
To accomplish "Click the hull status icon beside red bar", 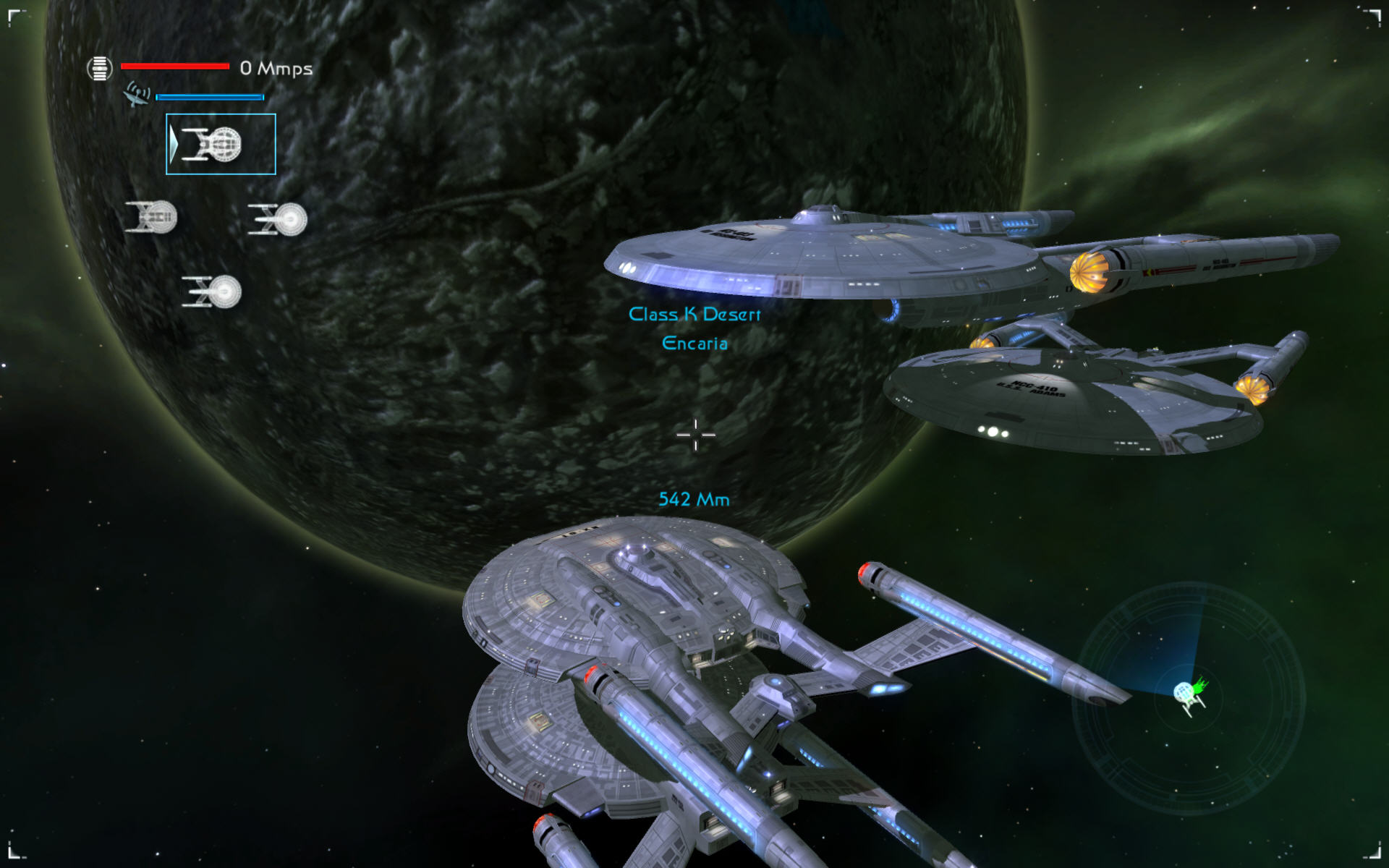I will point(100,69).
